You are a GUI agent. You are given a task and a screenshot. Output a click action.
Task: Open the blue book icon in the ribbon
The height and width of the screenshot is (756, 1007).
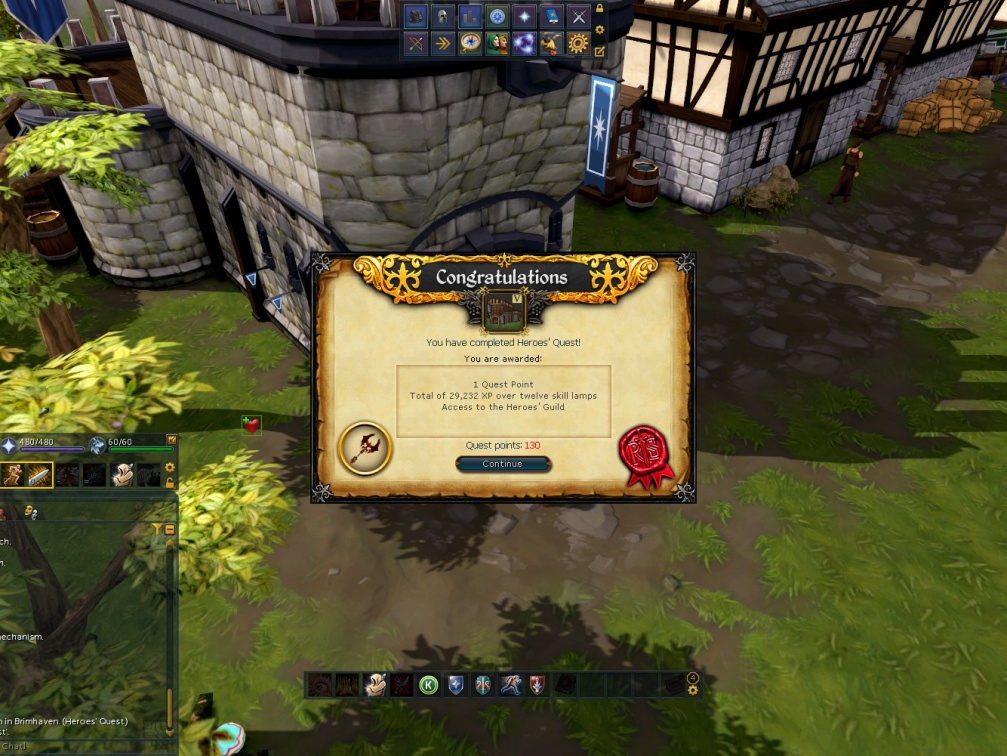551,17
